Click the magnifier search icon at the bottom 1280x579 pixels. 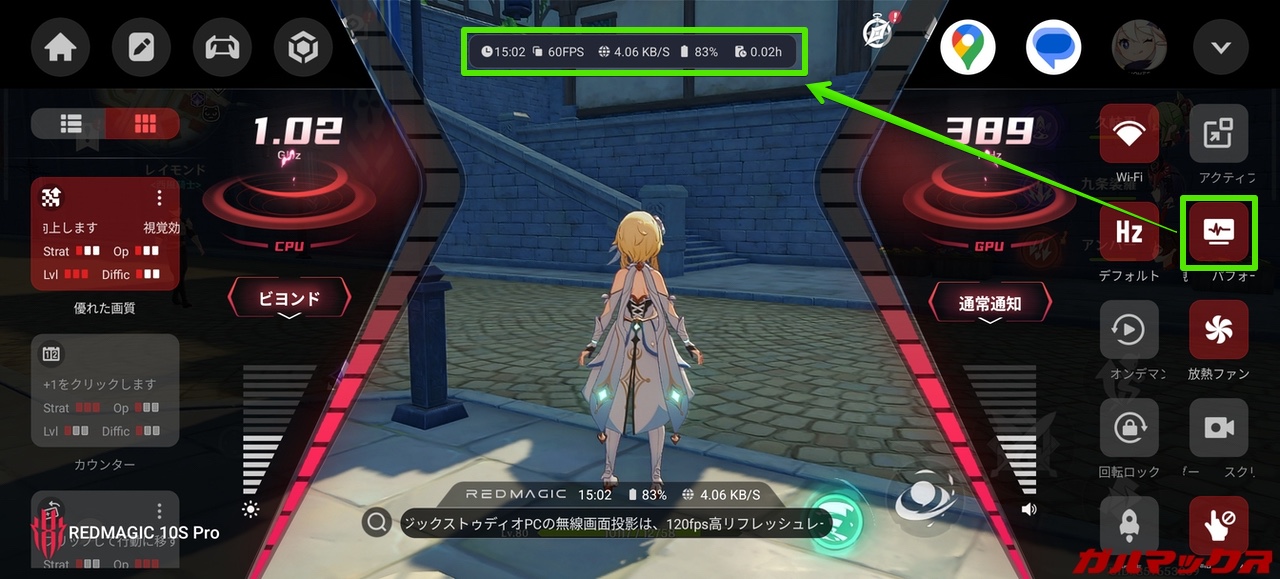[x=376, y=522]
